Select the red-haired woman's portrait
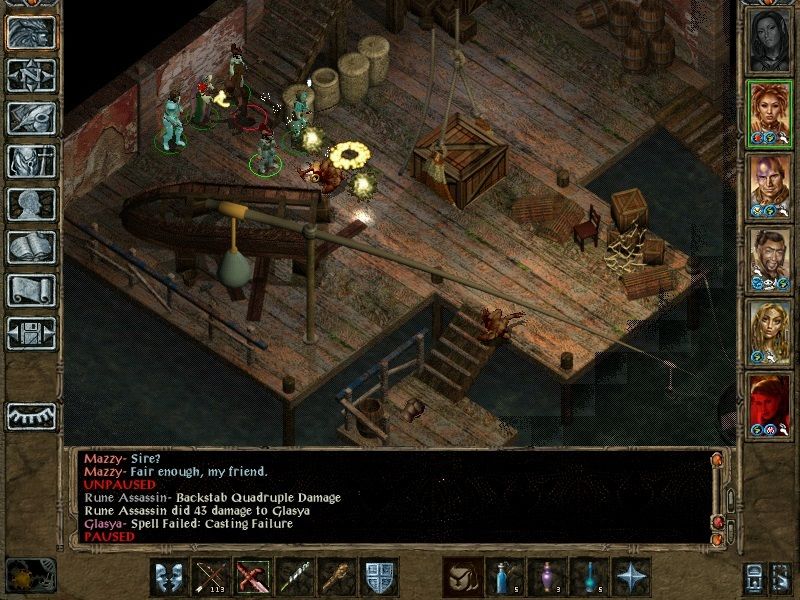Image resolution: width=800 pixels, height=600 pixels. 770,113
